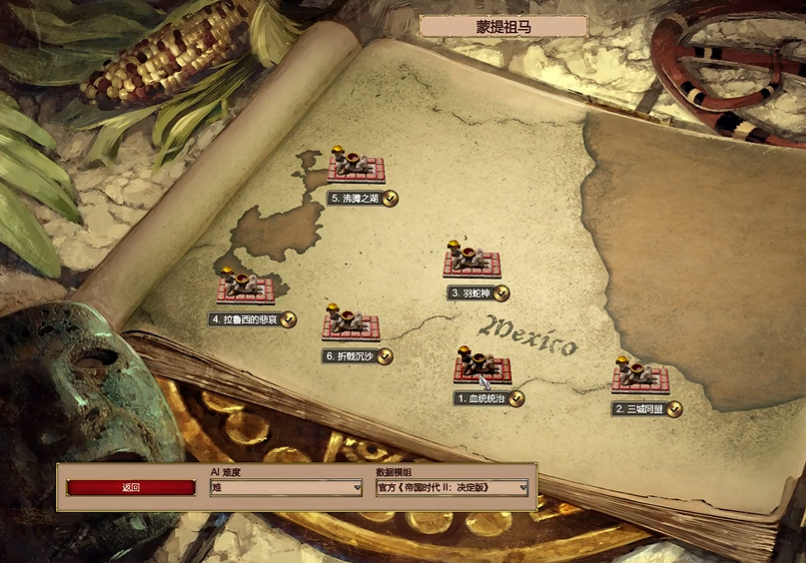This screenshot has width=806, height=563.
Task: Select mission 5. 沸腾之湖
Action: (x=355, y=168)
